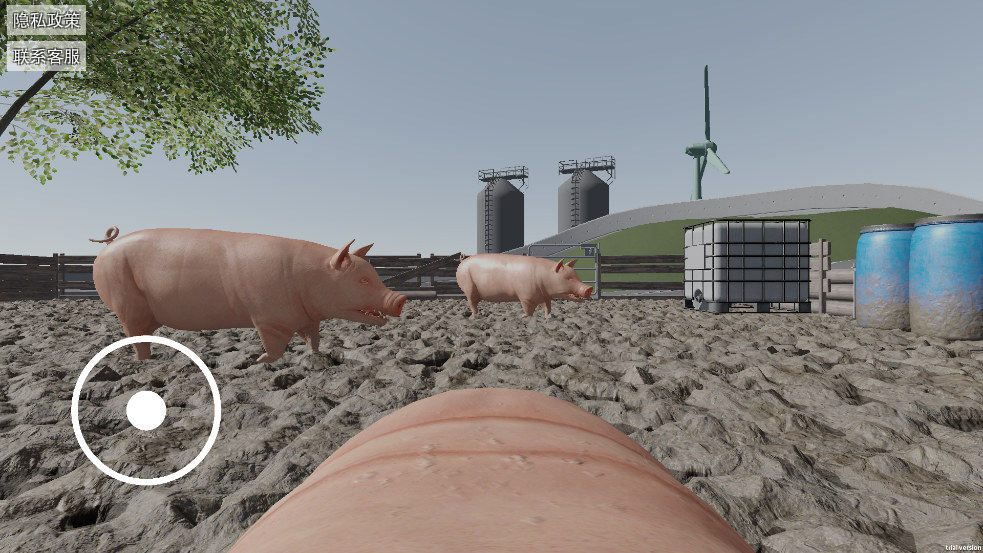Tap the 联系客服 contact support button

pos(46,56)
